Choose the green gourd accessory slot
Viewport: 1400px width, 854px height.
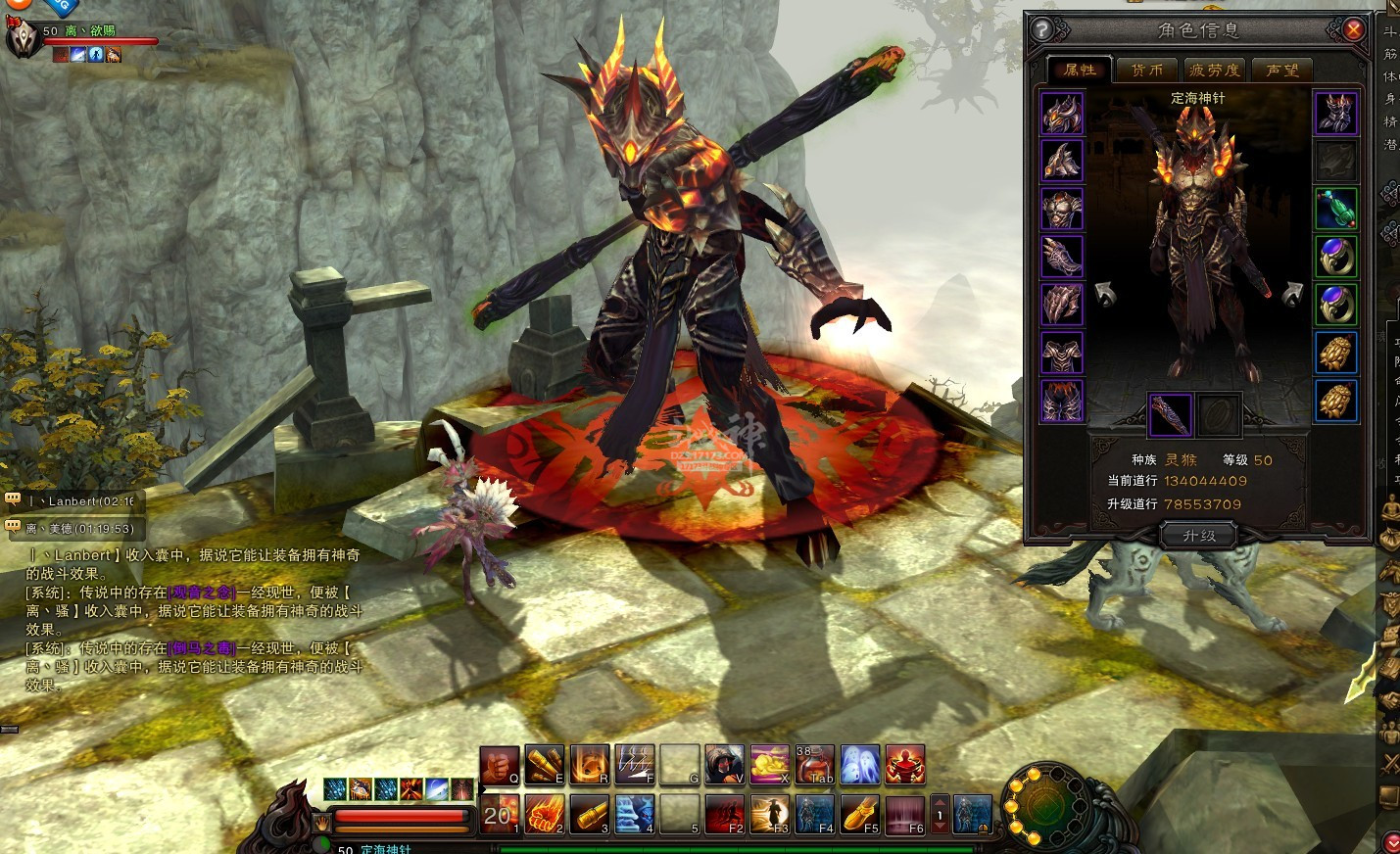[x=1335, y=210]
